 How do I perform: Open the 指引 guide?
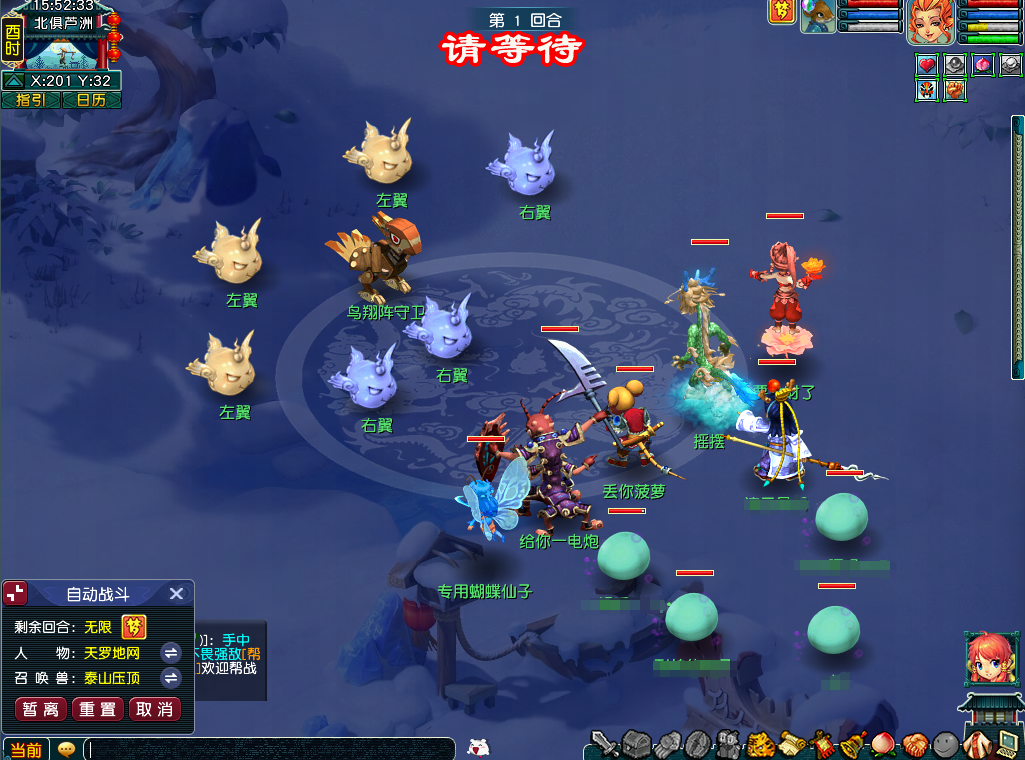[x=31, y=100]
